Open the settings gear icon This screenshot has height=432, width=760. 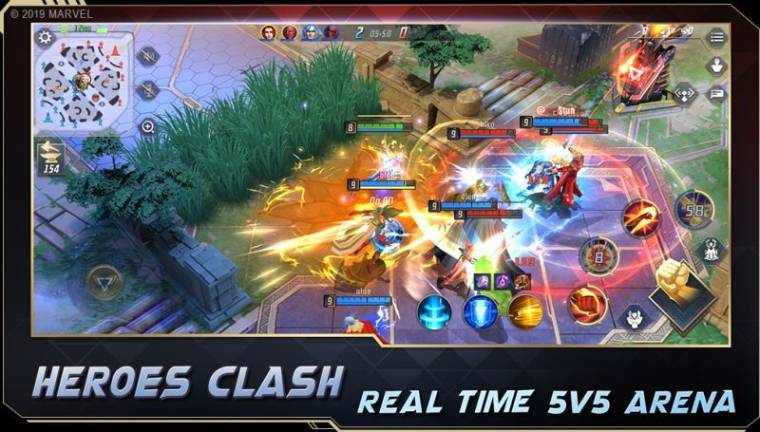(x=45, y=38)
